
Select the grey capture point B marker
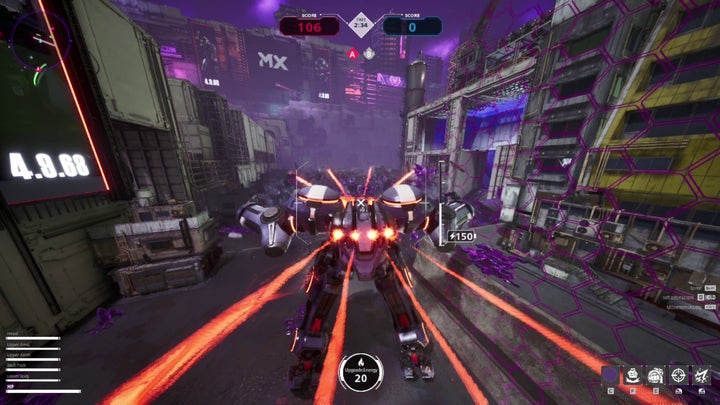click(368, 53)
